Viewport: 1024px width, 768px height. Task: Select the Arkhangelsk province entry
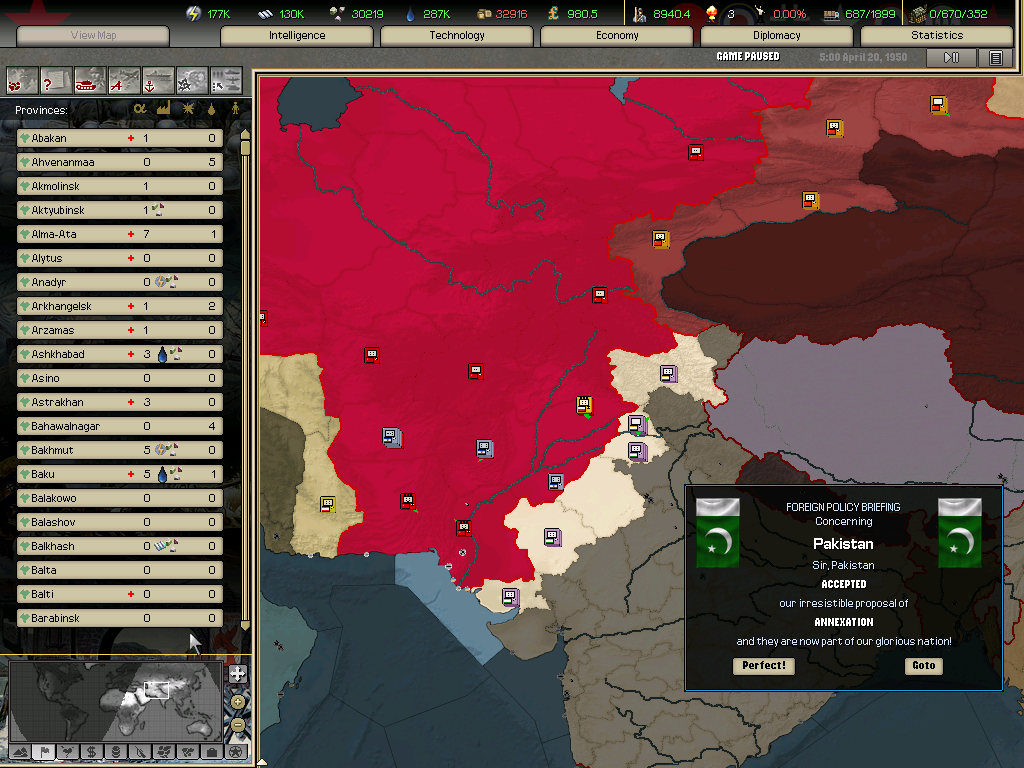click(119, 306)
